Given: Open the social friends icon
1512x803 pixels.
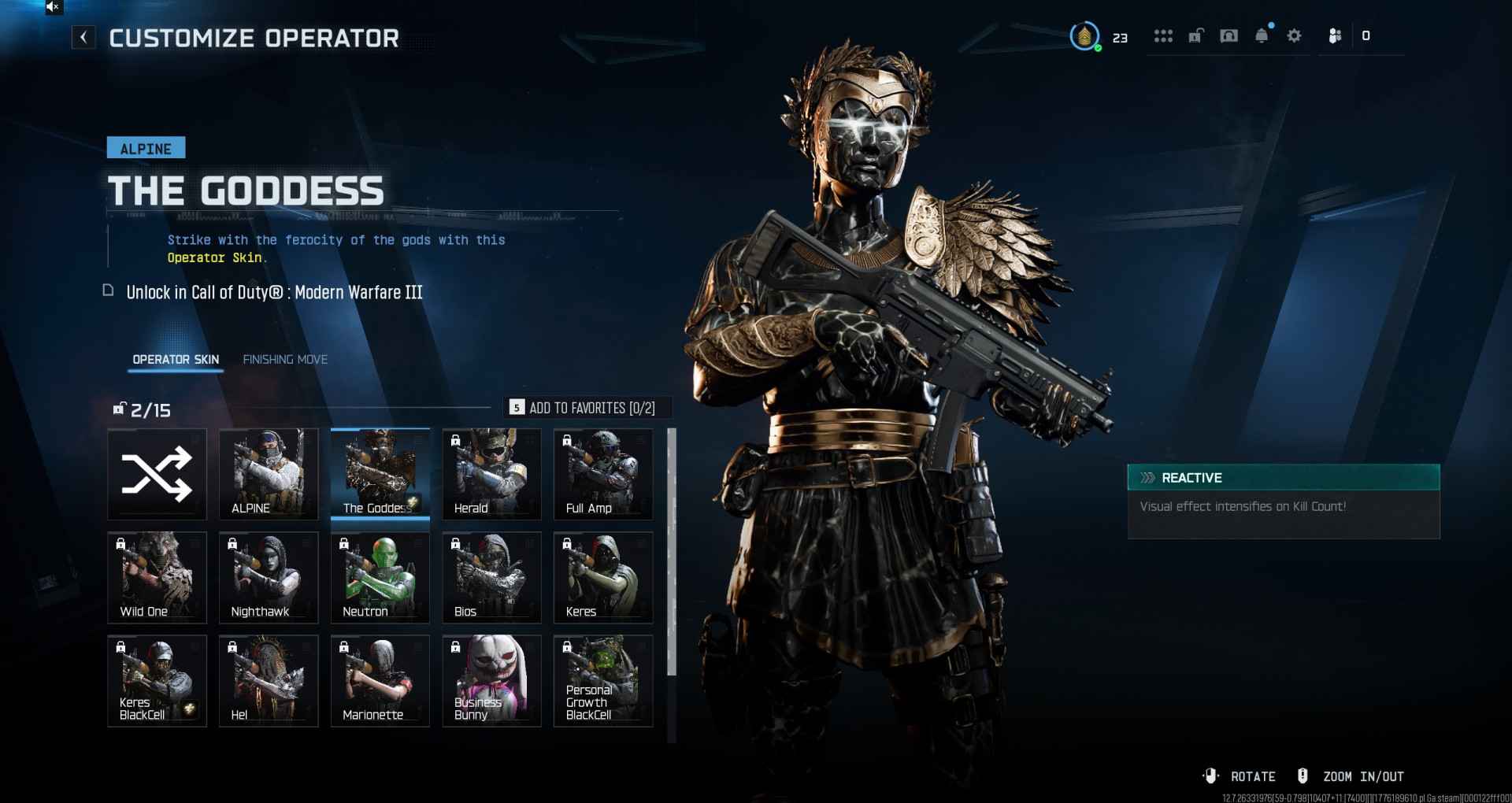Looking at the screenshot, I should (x=1335, y=36).
